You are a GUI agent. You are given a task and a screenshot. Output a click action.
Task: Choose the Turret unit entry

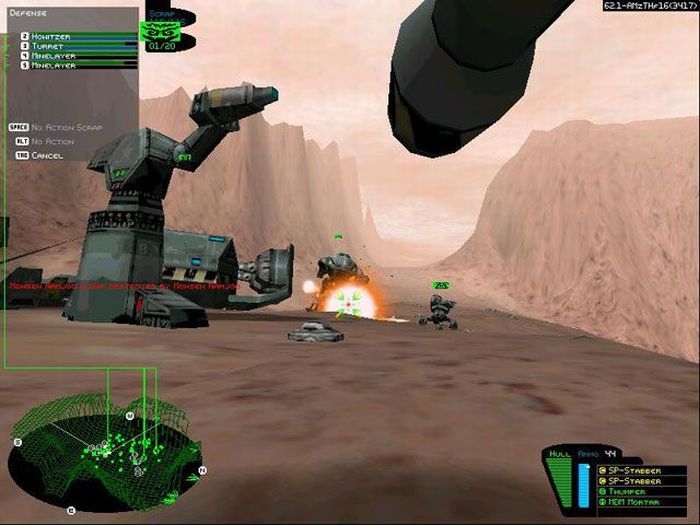pos(47,45)
